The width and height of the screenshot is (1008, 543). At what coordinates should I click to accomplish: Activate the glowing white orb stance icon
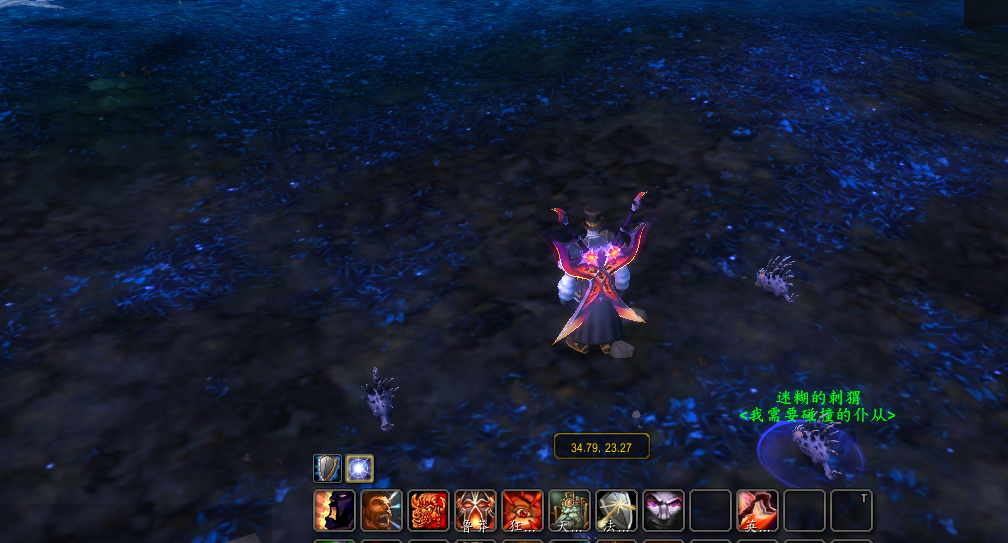[x=360, y=469]
